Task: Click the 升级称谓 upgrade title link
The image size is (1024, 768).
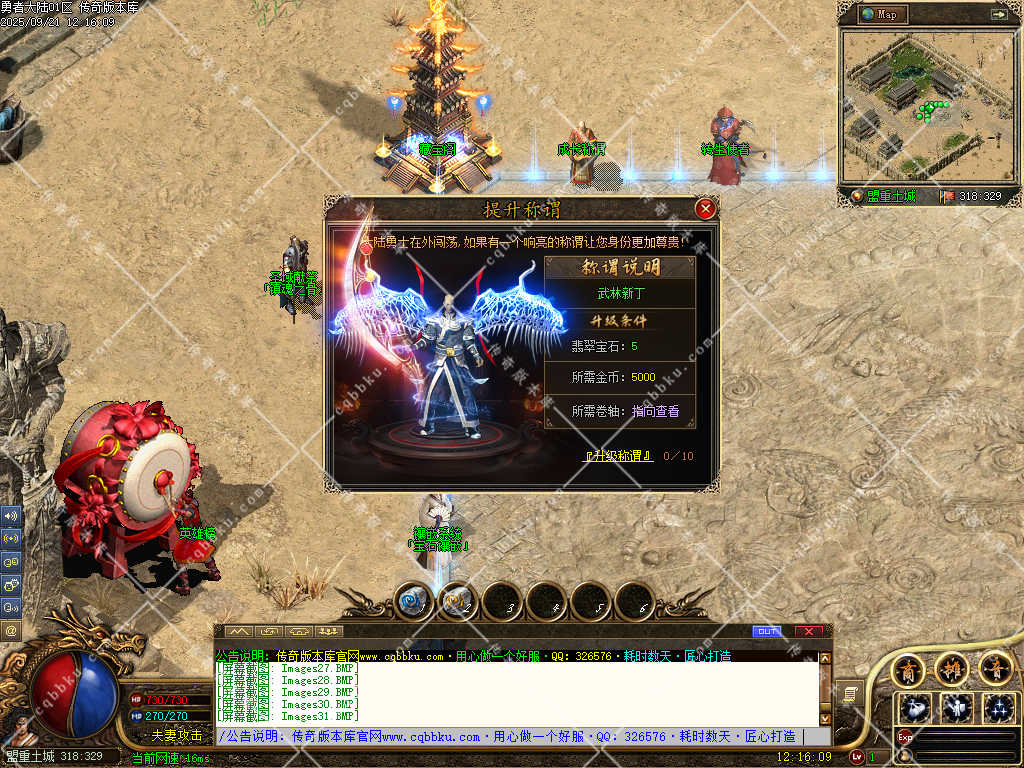Action: click(619, 456)
